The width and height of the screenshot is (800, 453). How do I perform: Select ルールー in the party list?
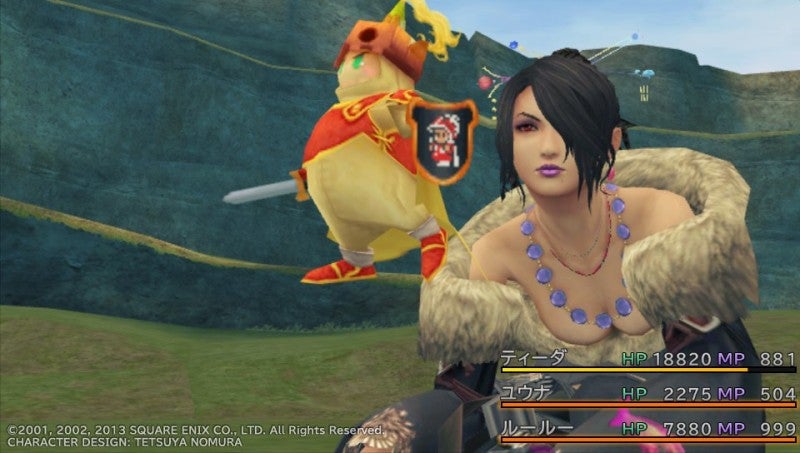click(x=541, y=428)
